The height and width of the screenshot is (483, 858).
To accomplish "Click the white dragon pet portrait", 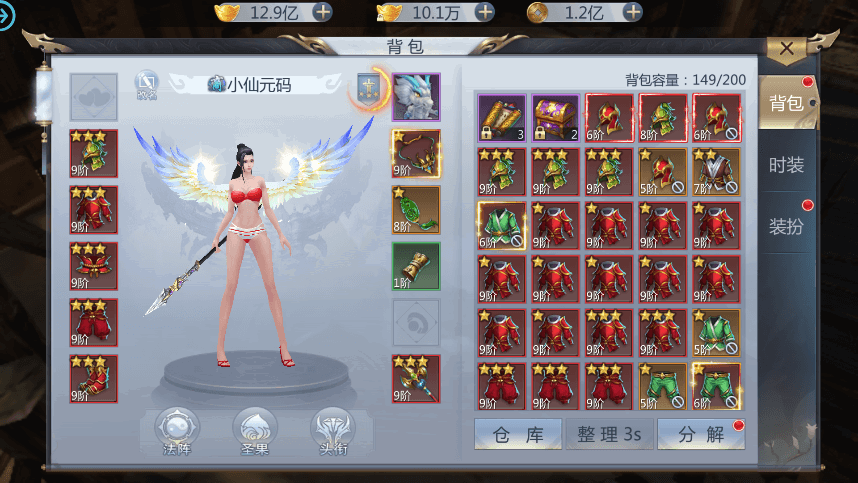I will 415,97.
